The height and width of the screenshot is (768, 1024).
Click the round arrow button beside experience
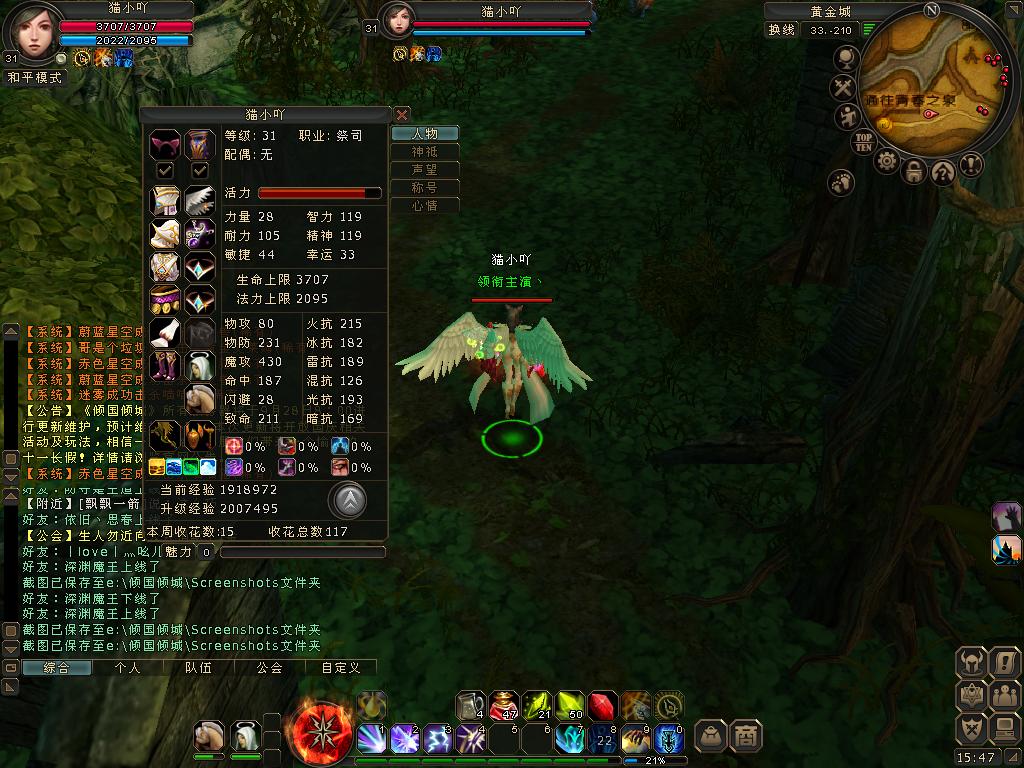click(347, 500)
